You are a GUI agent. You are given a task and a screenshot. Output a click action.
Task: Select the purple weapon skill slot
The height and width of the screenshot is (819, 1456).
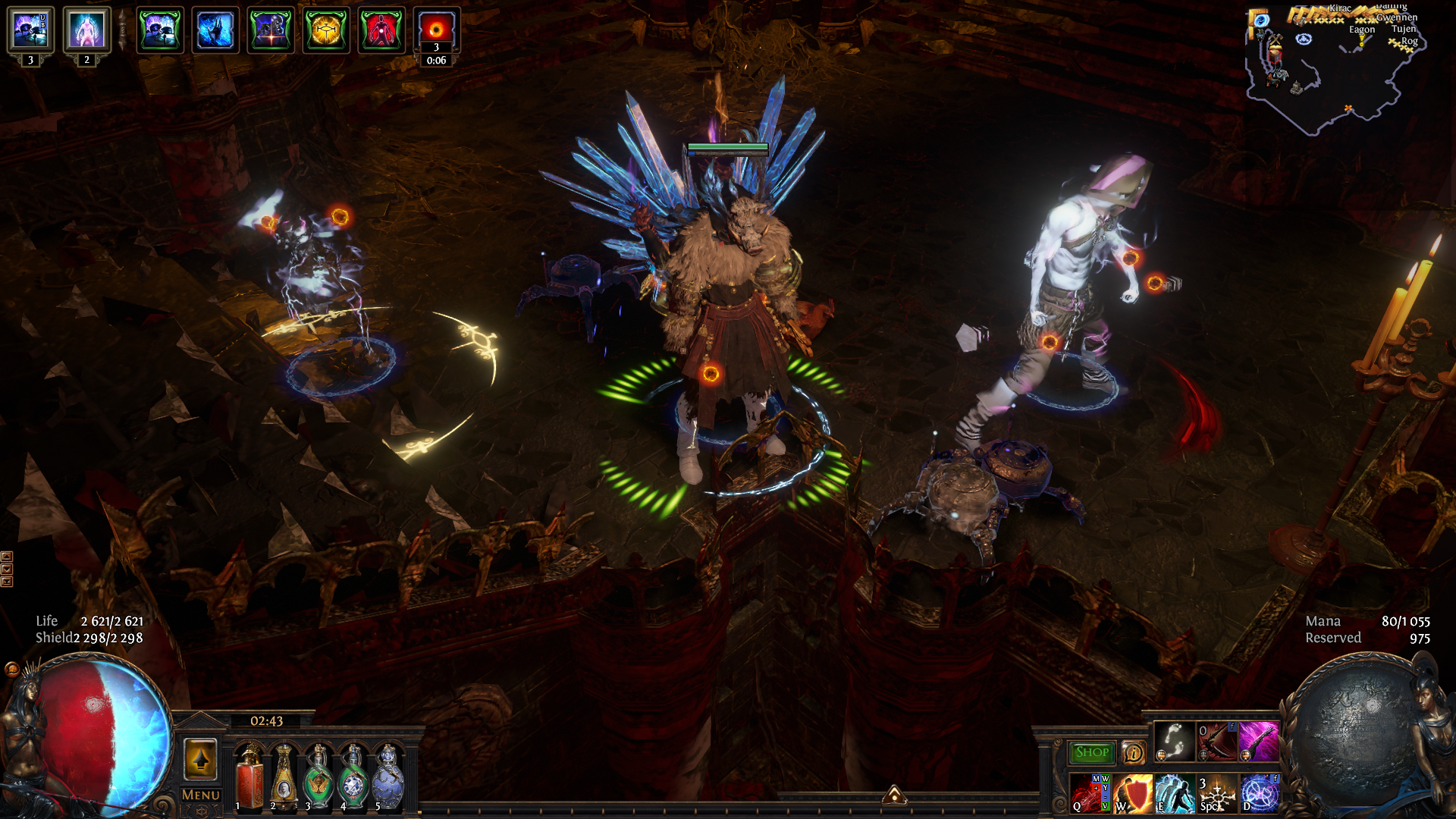1258,741
